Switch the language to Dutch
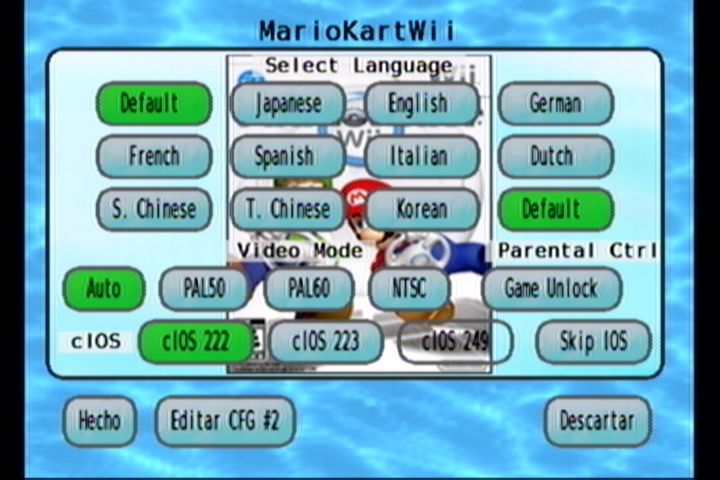720x480 pixels. (555, 156)
